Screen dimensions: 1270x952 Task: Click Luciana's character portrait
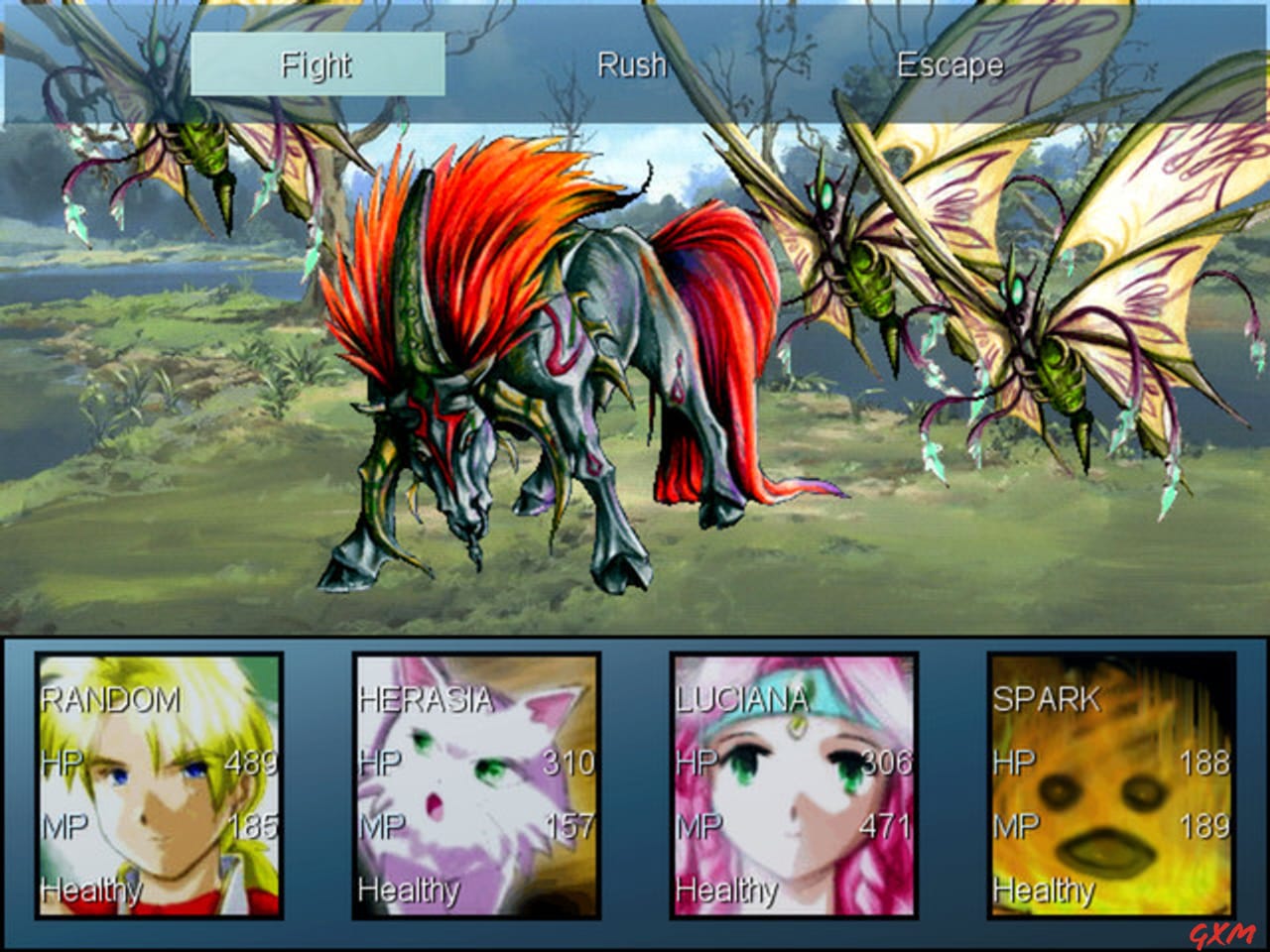tap(794, 783)
